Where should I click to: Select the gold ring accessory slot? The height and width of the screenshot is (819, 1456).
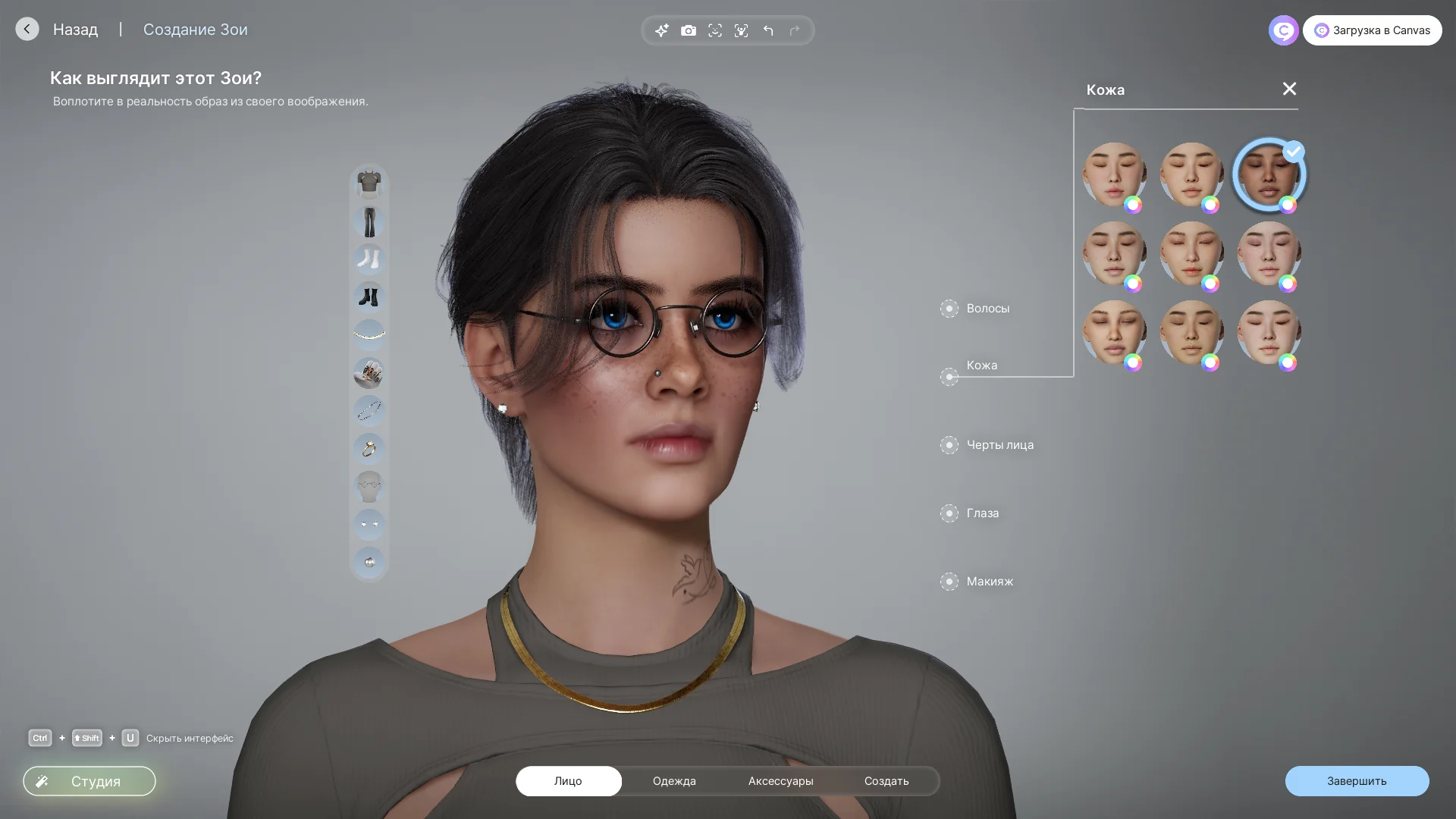369,449
